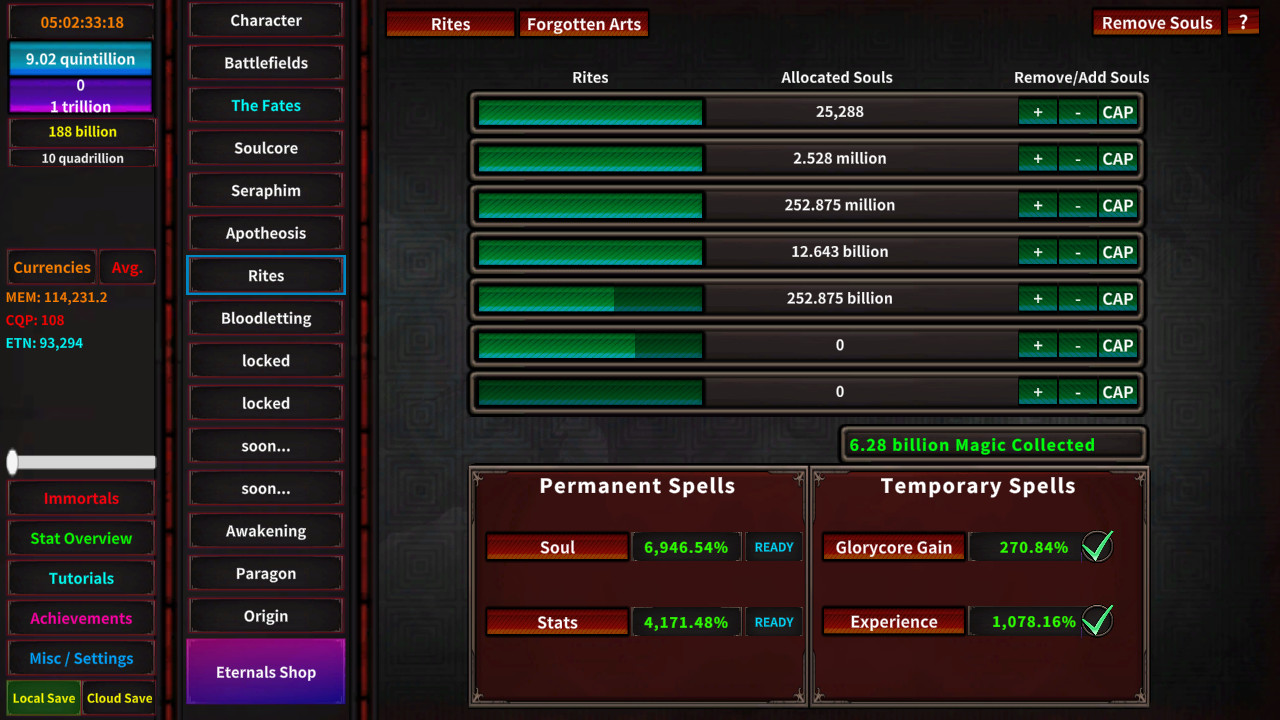Open the Eternals Shop
1280x720 pixels.
pos(265,671)
